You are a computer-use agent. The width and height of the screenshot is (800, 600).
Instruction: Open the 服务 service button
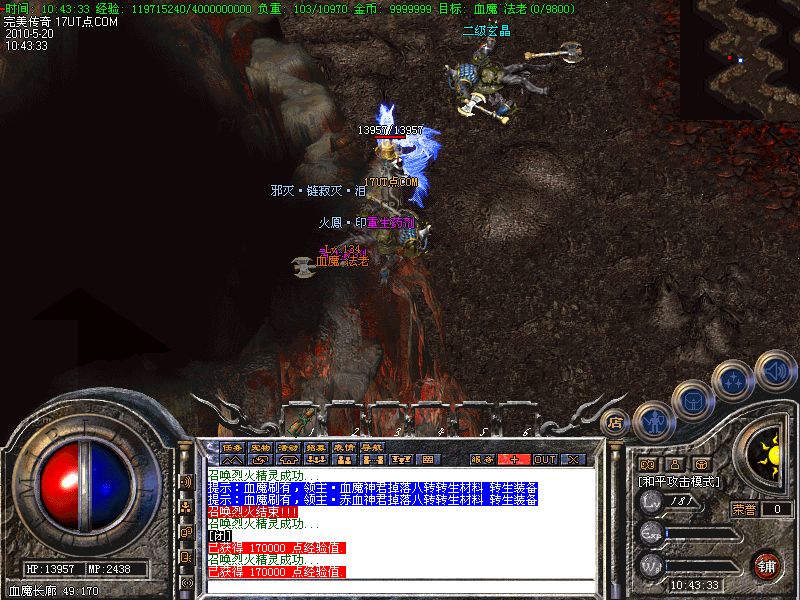point(483,460)
